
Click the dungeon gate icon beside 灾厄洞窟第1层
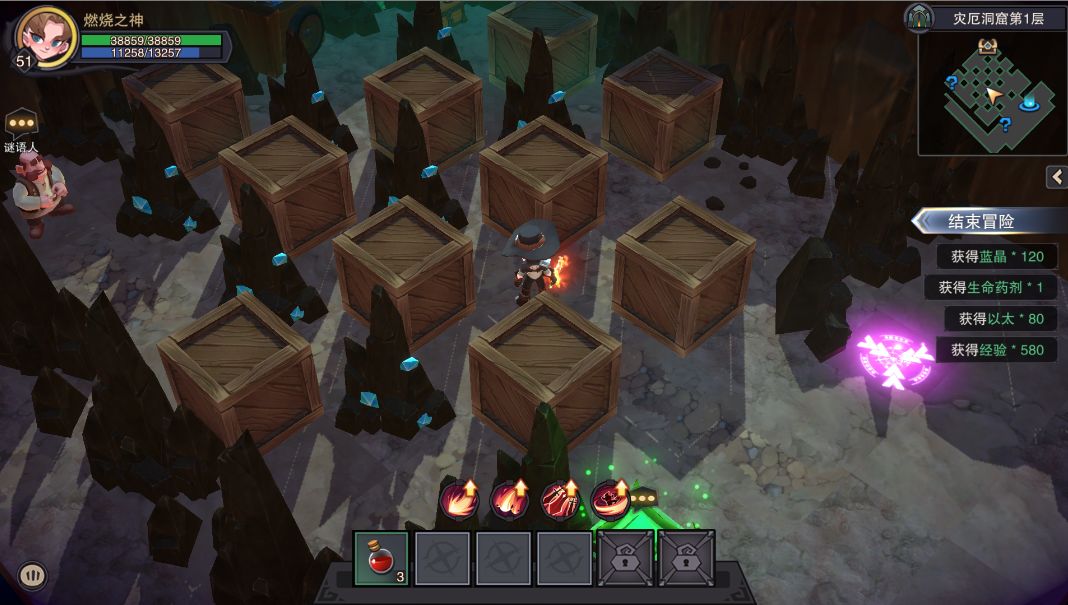coord(919,17)
